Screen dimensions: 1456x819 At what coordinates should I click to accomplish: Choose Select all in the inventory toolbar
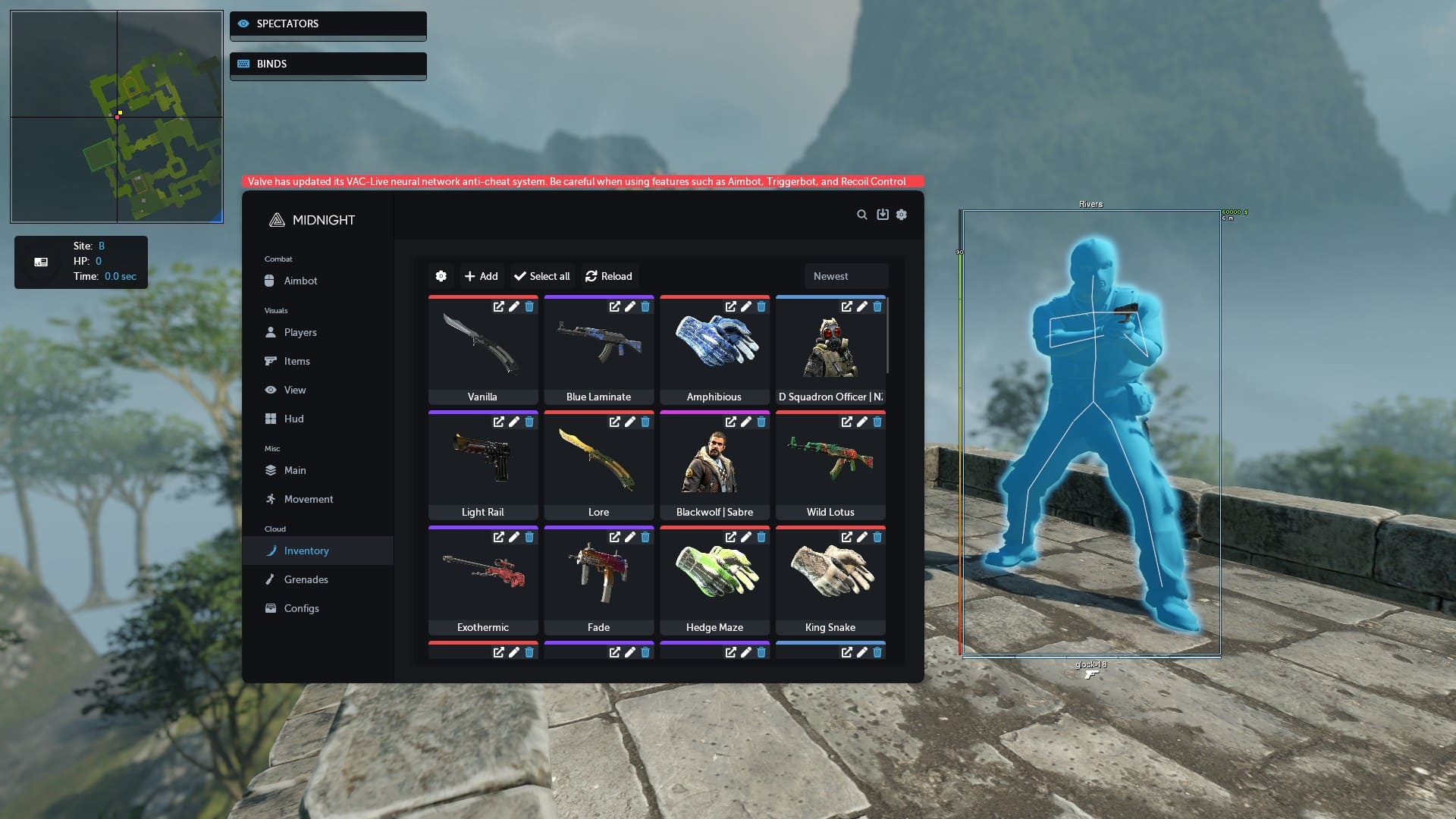coord(542,276)
